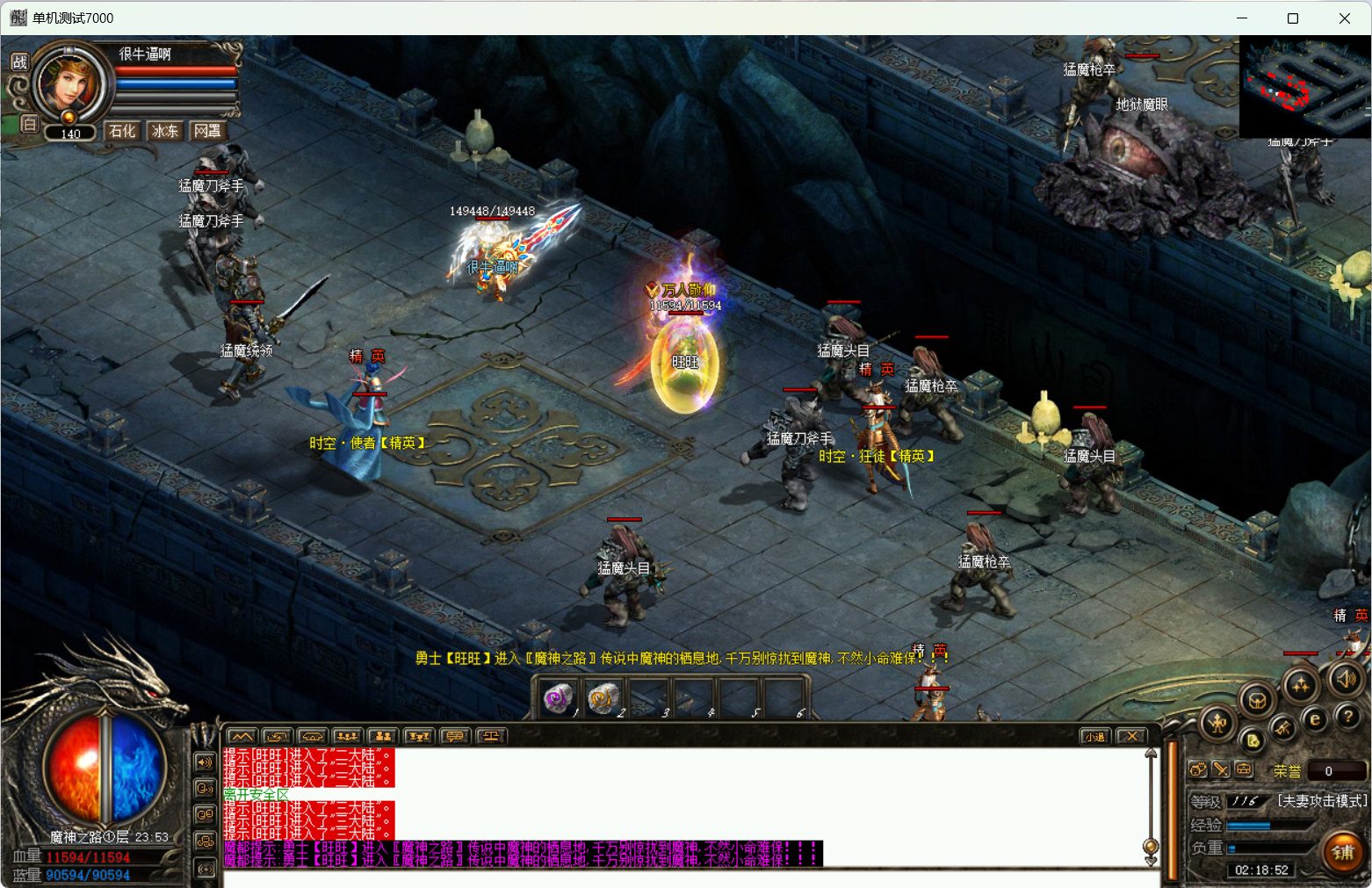The height and width of the screenshot is (888, 1372).
Task: Maximize the game window
Action: point(1293,18)
